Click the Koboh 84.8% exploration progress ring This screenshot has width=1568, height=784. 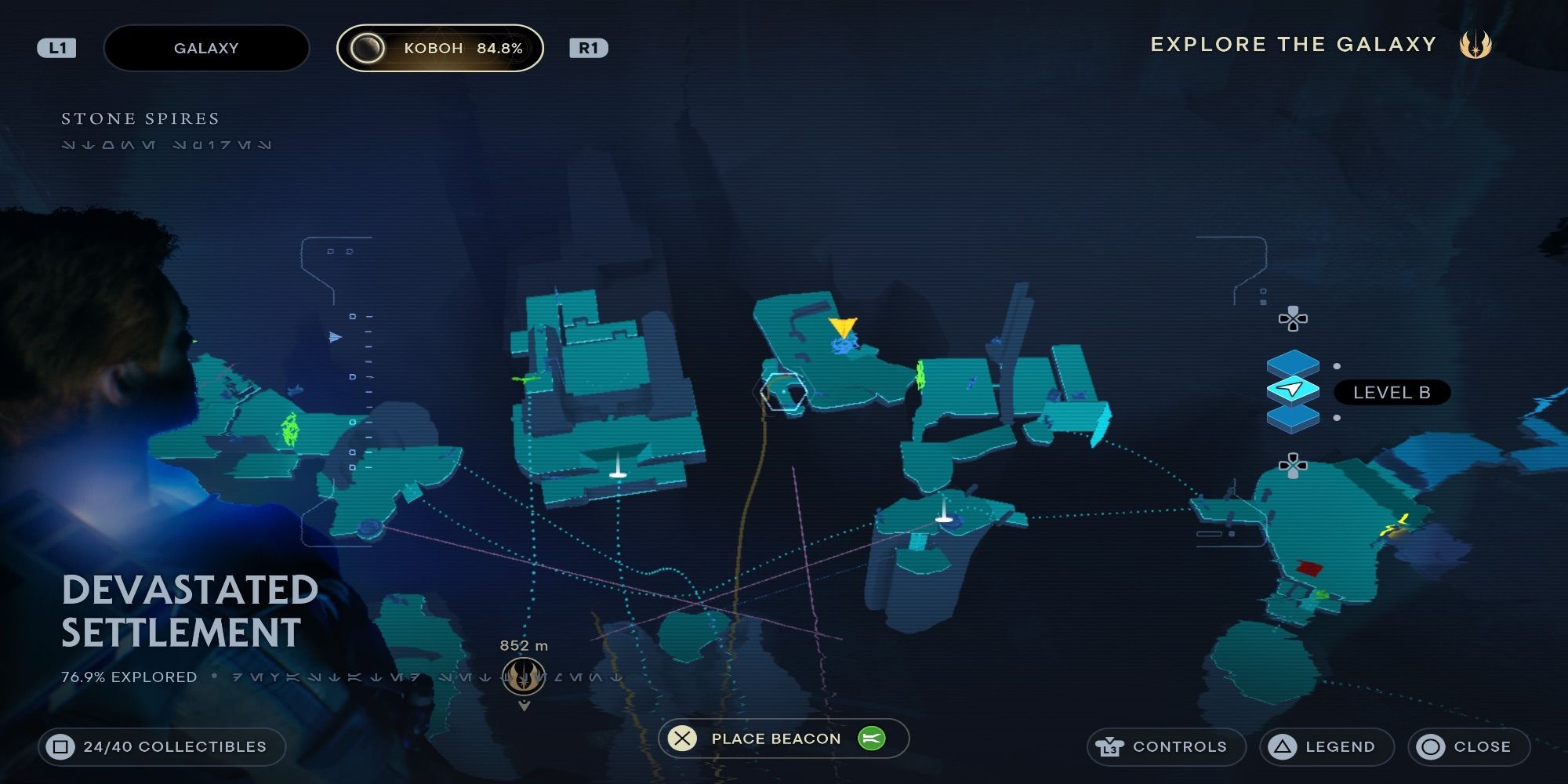click(367, 48)
